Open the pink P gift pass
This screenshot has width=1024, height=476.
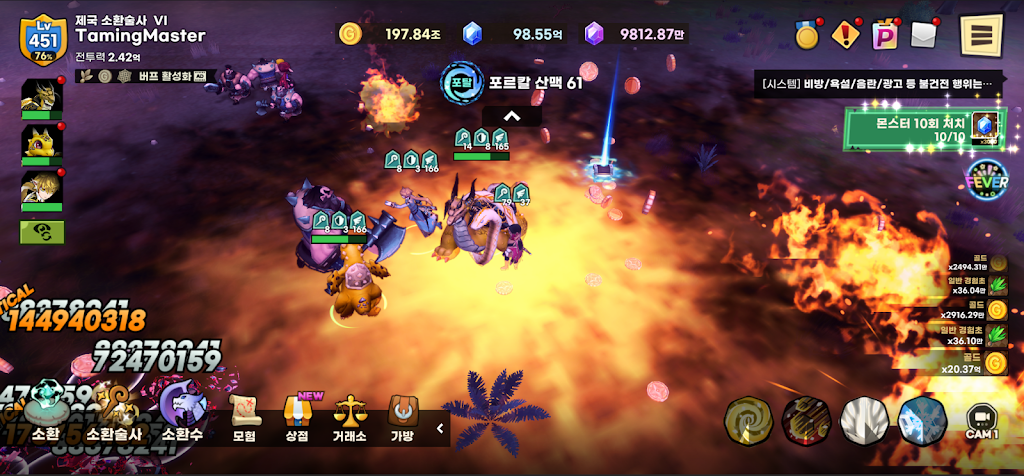click(885, 35)
